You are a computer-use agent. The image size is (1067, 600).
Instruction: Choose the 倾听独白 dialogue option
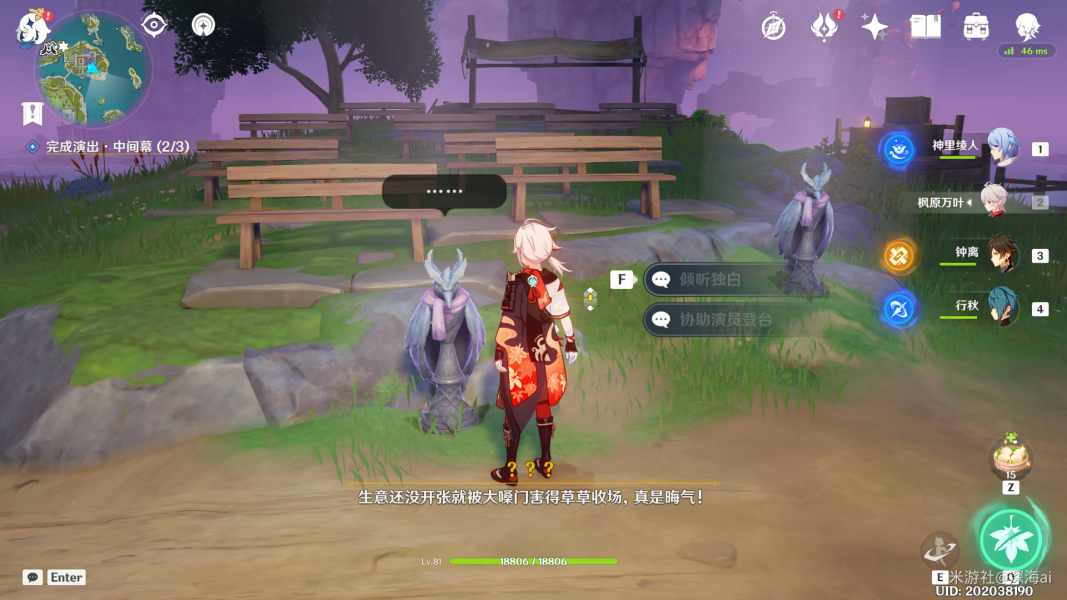[x=711, y=280]
